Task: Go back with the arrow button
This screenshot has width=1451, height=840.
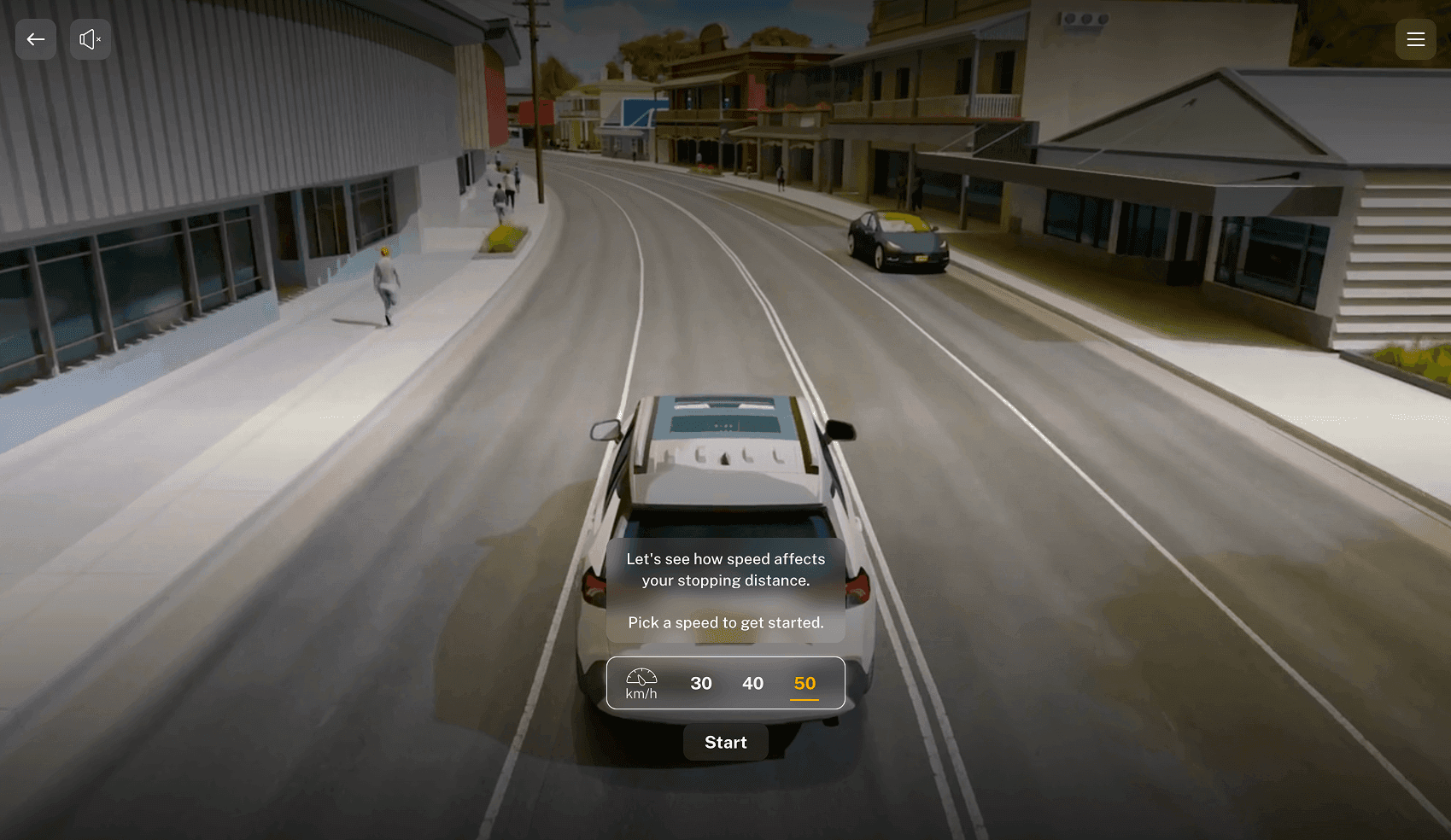Action: (x=36, y=39)
